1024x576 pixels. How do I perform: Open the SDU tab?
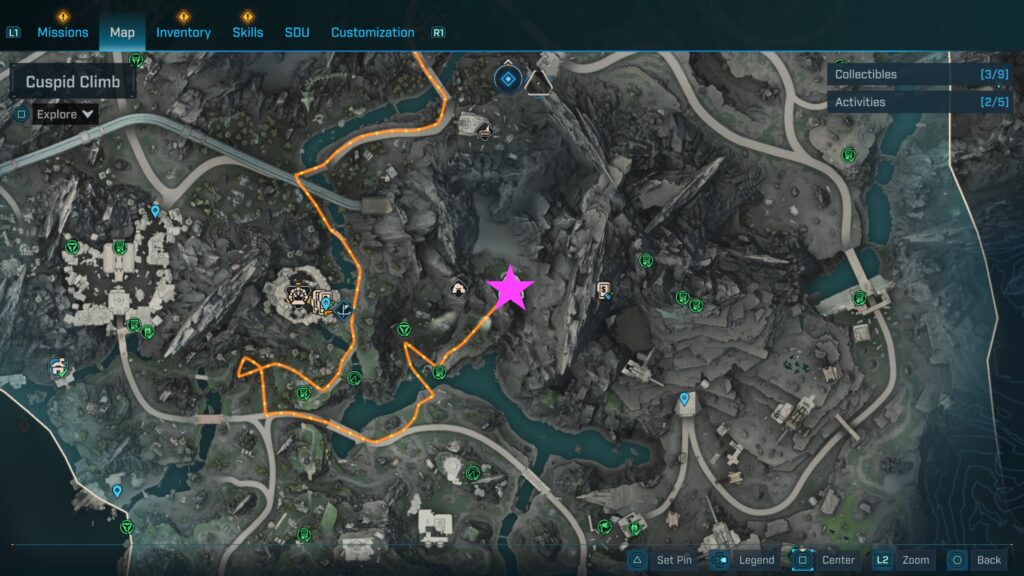coord(297,32)
